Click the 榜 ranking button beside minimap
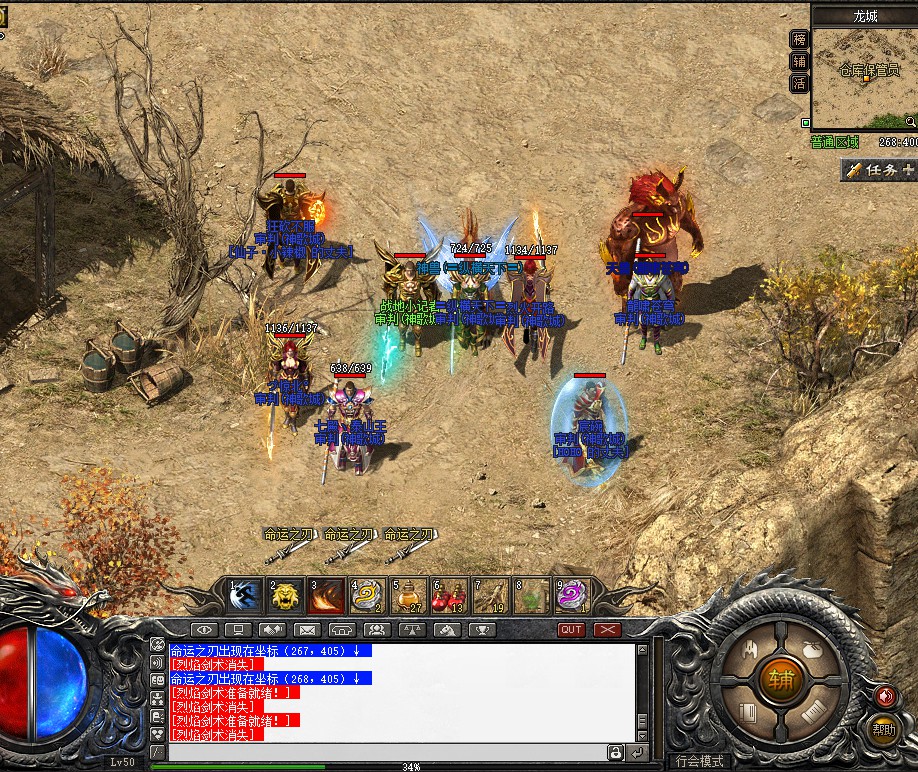 [799, 40]
